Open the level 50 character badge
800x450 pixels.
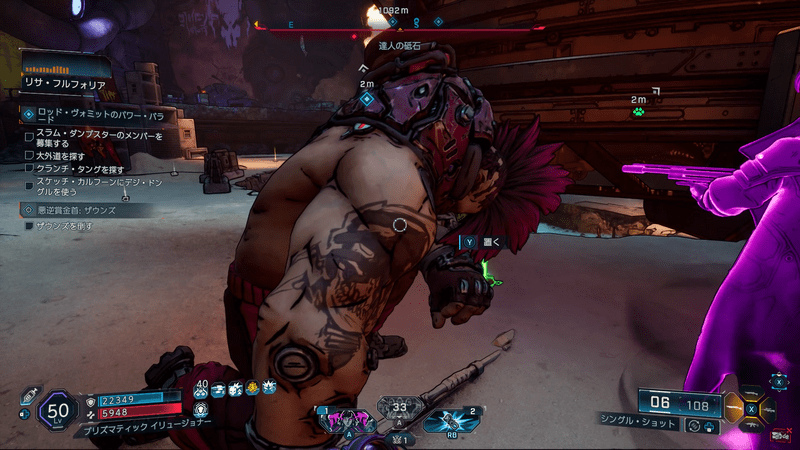click(x=59, y=409)
